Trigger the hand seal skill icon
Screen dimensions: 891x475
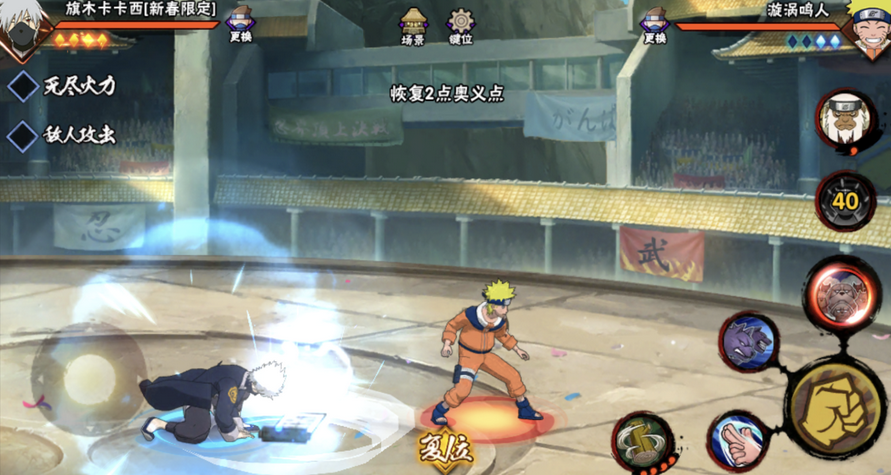point(737,441)
